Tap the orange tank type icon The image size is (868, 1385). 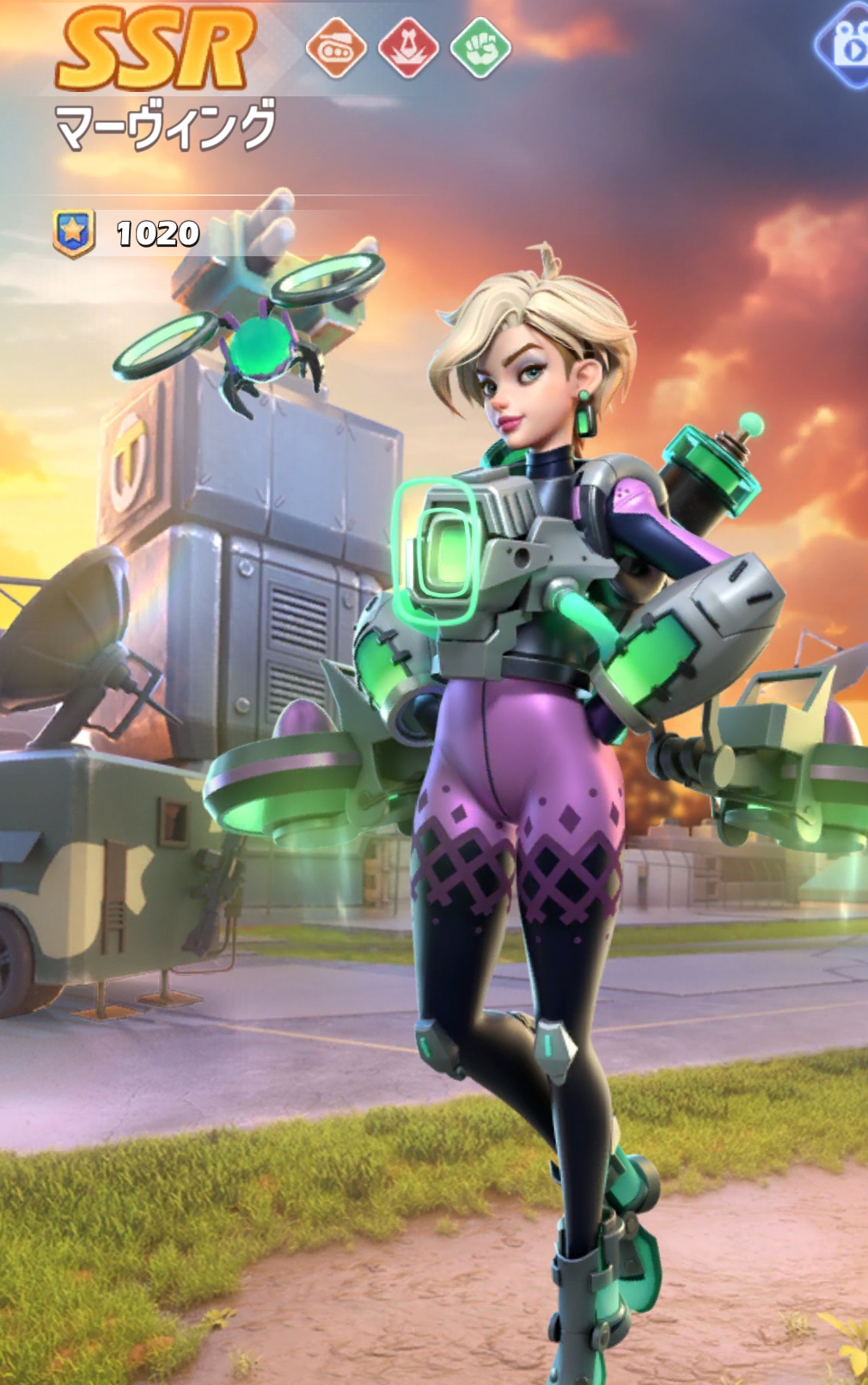tap(336, 48)
